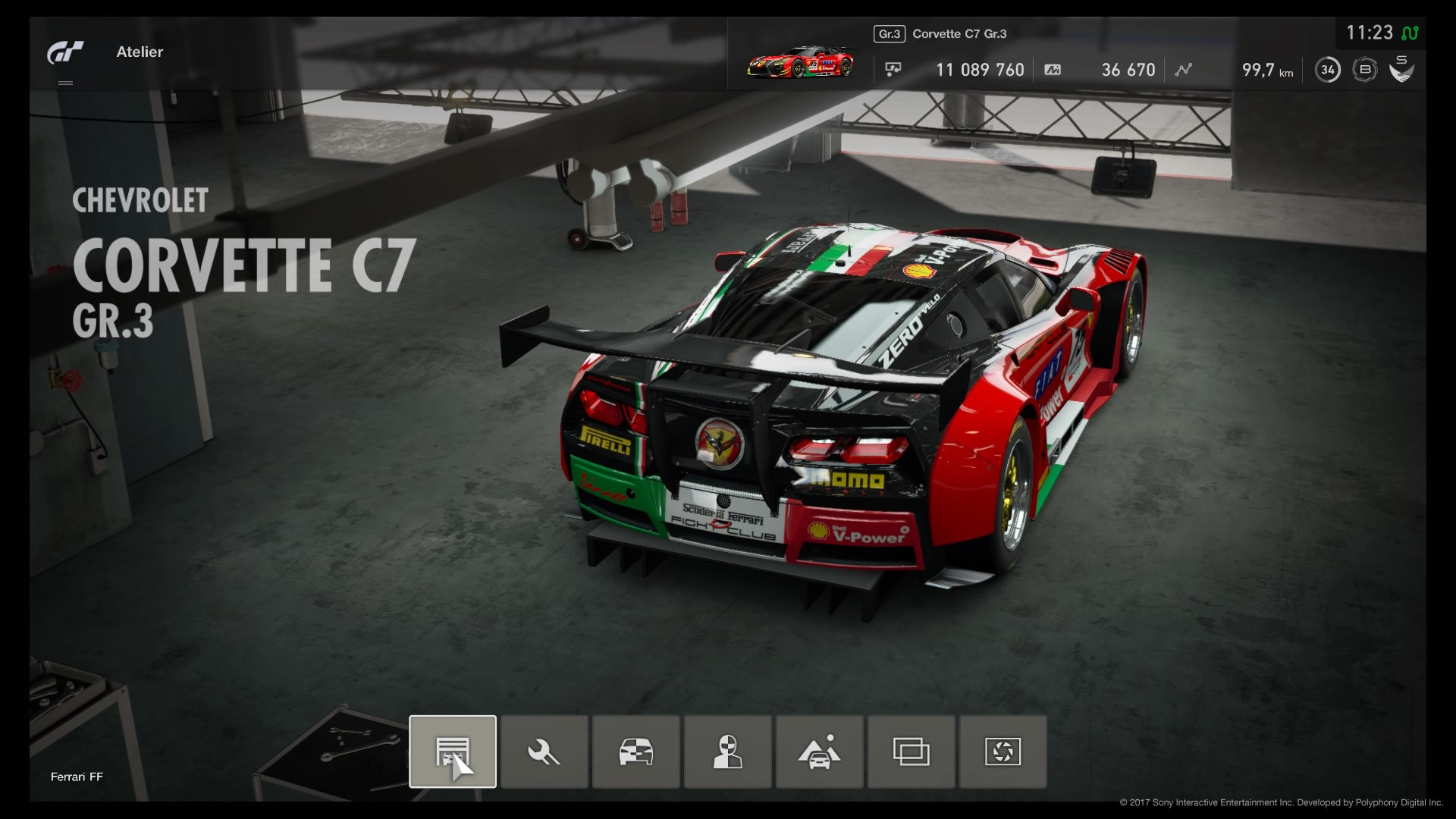This screenshot has width=1456, height=819.
Task: Open the checkered car livery editor
Action: [x=636, y=752]
